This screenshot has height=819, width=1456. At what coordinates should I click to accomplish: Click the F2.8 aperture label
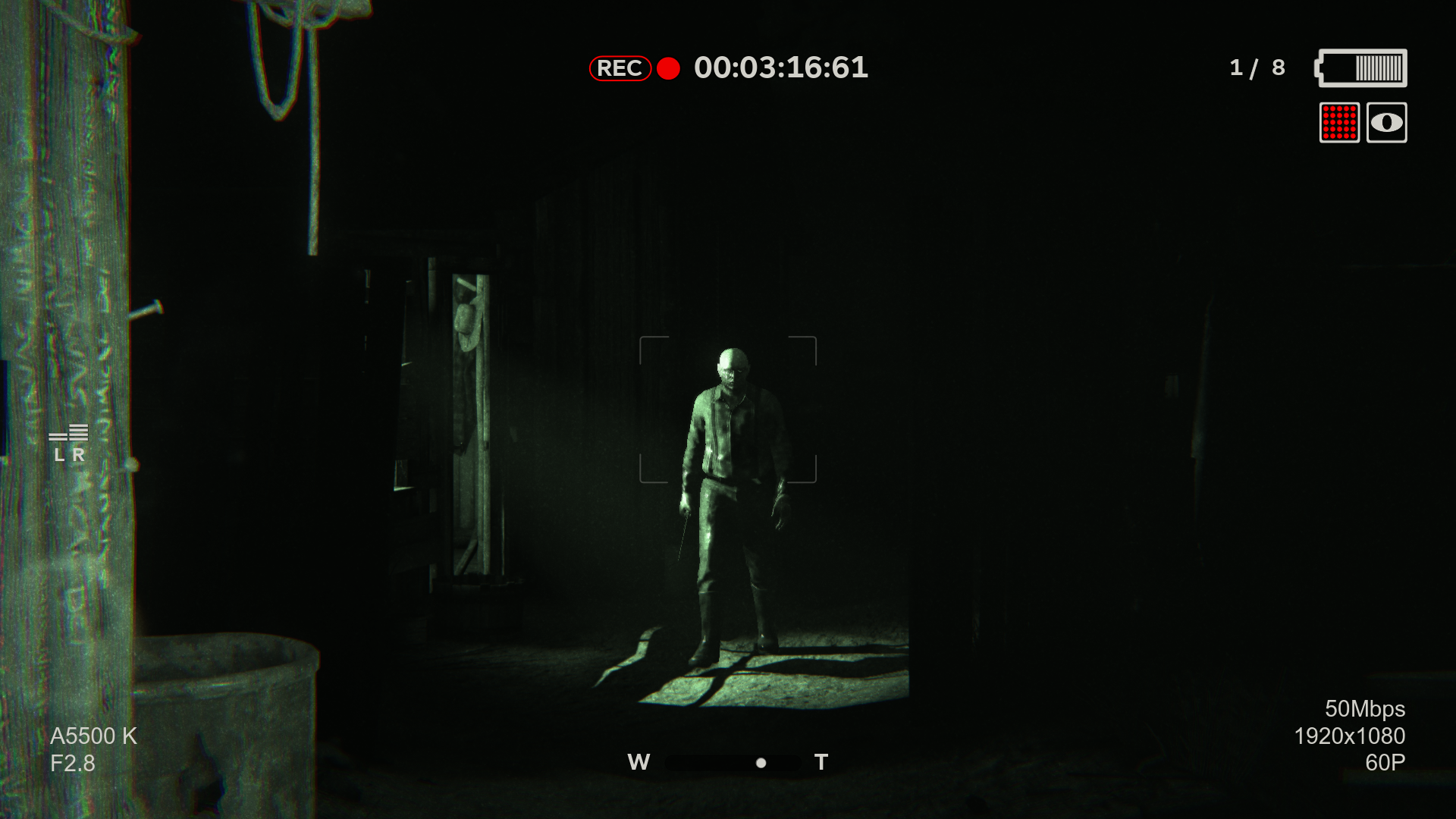click(73, 764)
